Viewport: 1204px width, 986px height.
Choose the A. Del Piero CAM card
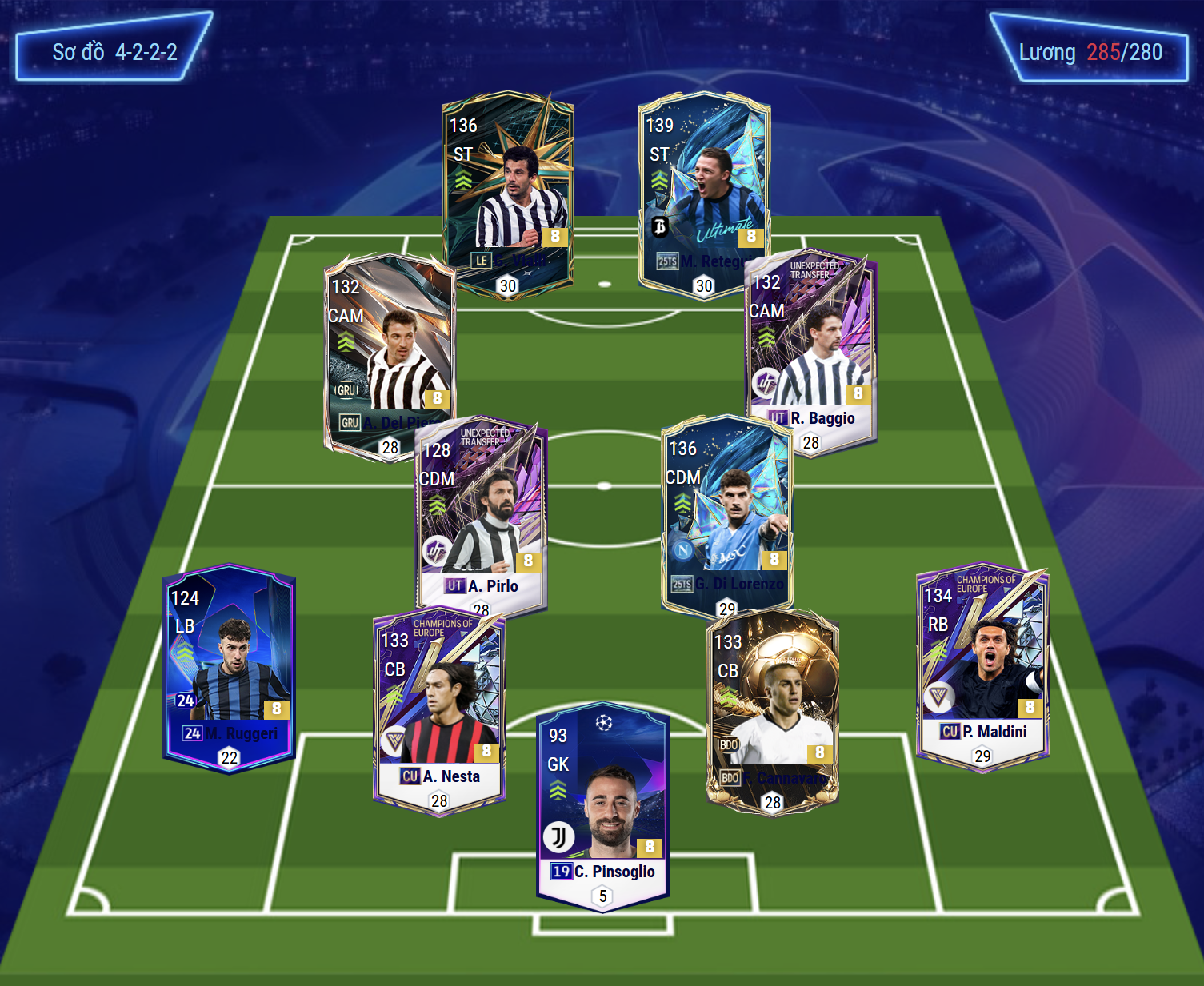pos(389,352)
